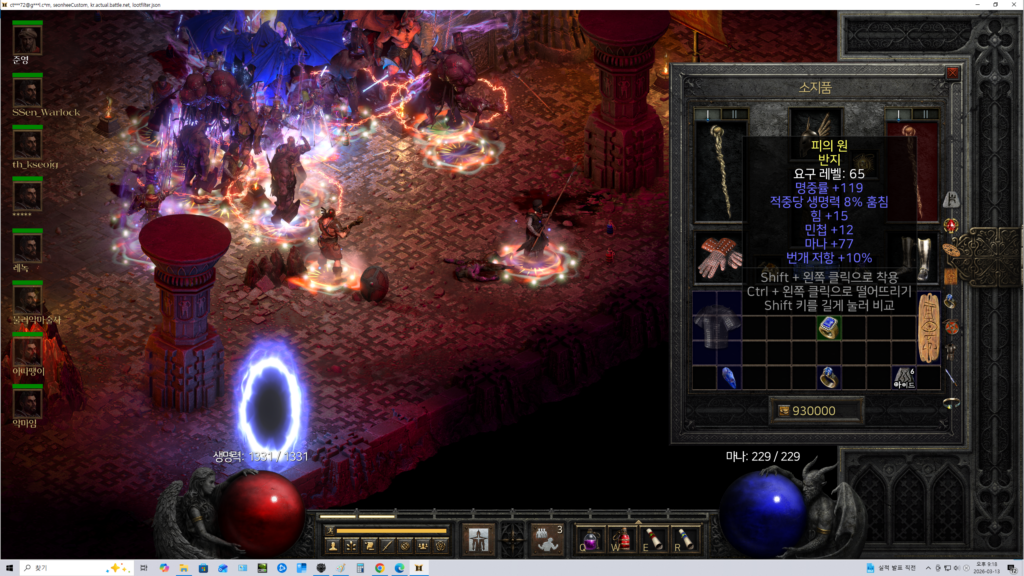Open the right skill icon with the 3 counter

click(x=546, y=538)
